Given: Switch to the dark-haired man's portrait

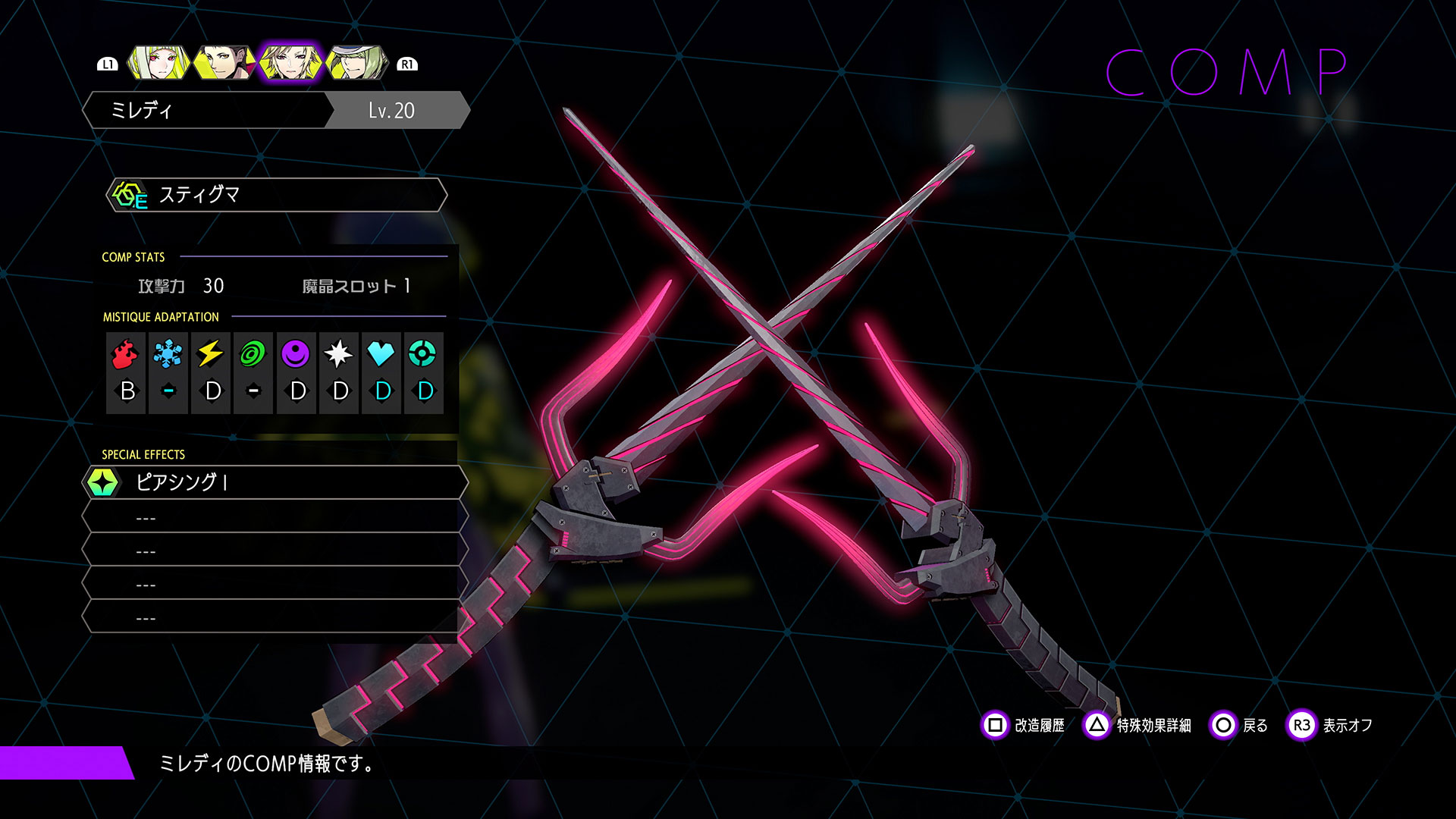Looking at the screenshot, I should (224, 64).
